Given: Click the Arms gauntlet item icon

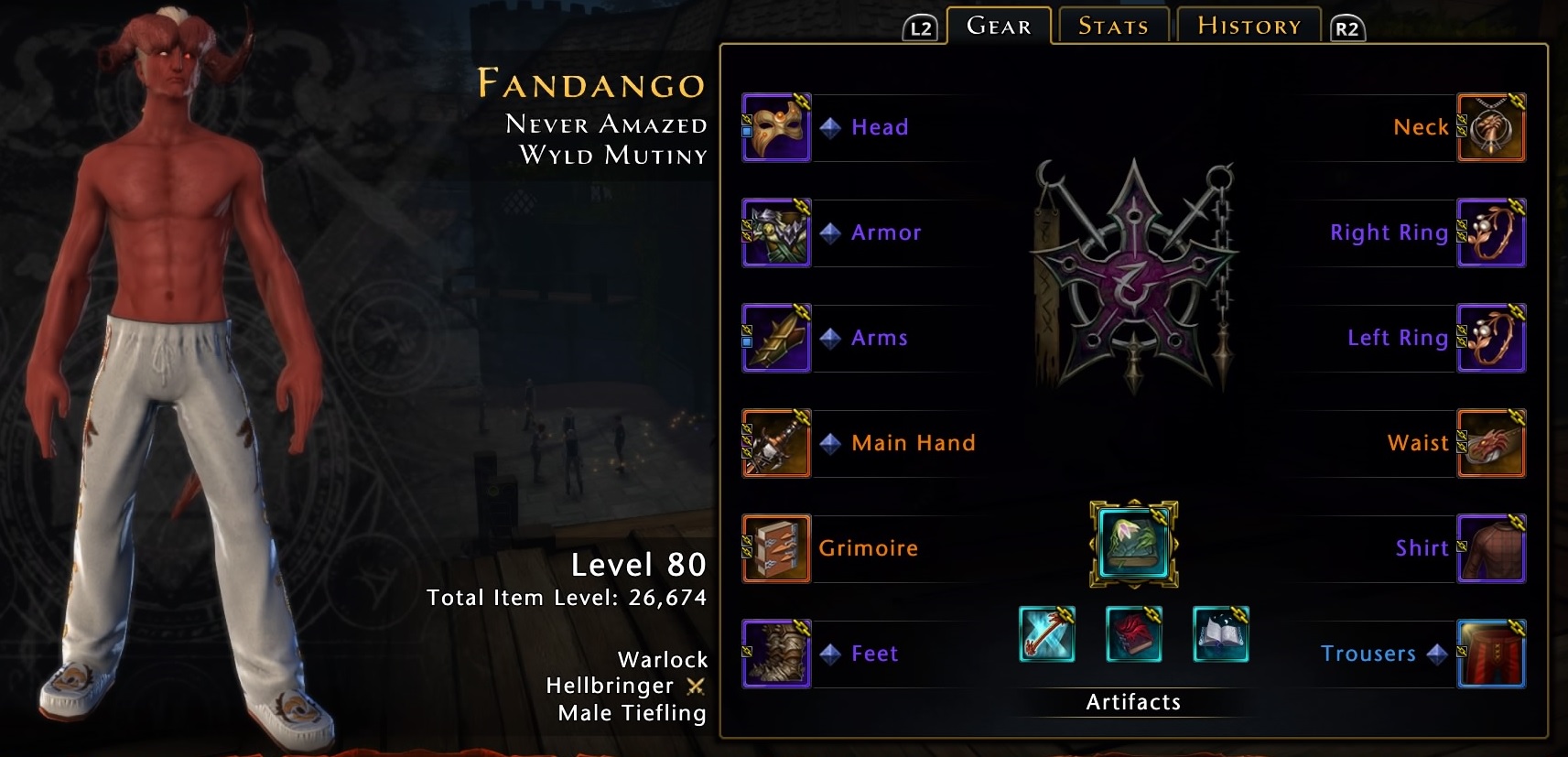Looking at the screenshot, I should coord(776,338).
